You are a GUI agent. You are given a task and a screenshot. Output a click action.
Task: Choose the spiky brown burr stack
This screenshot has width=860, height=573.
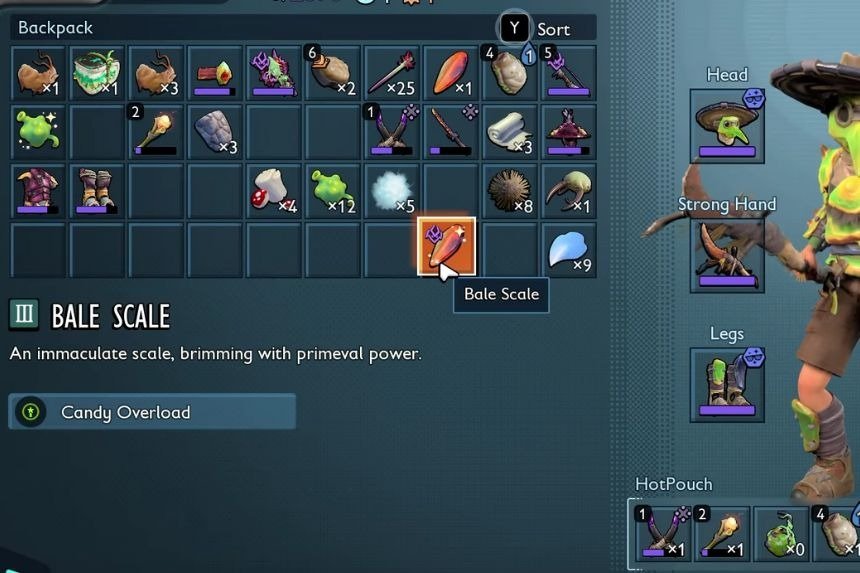[x=509, y=190]
